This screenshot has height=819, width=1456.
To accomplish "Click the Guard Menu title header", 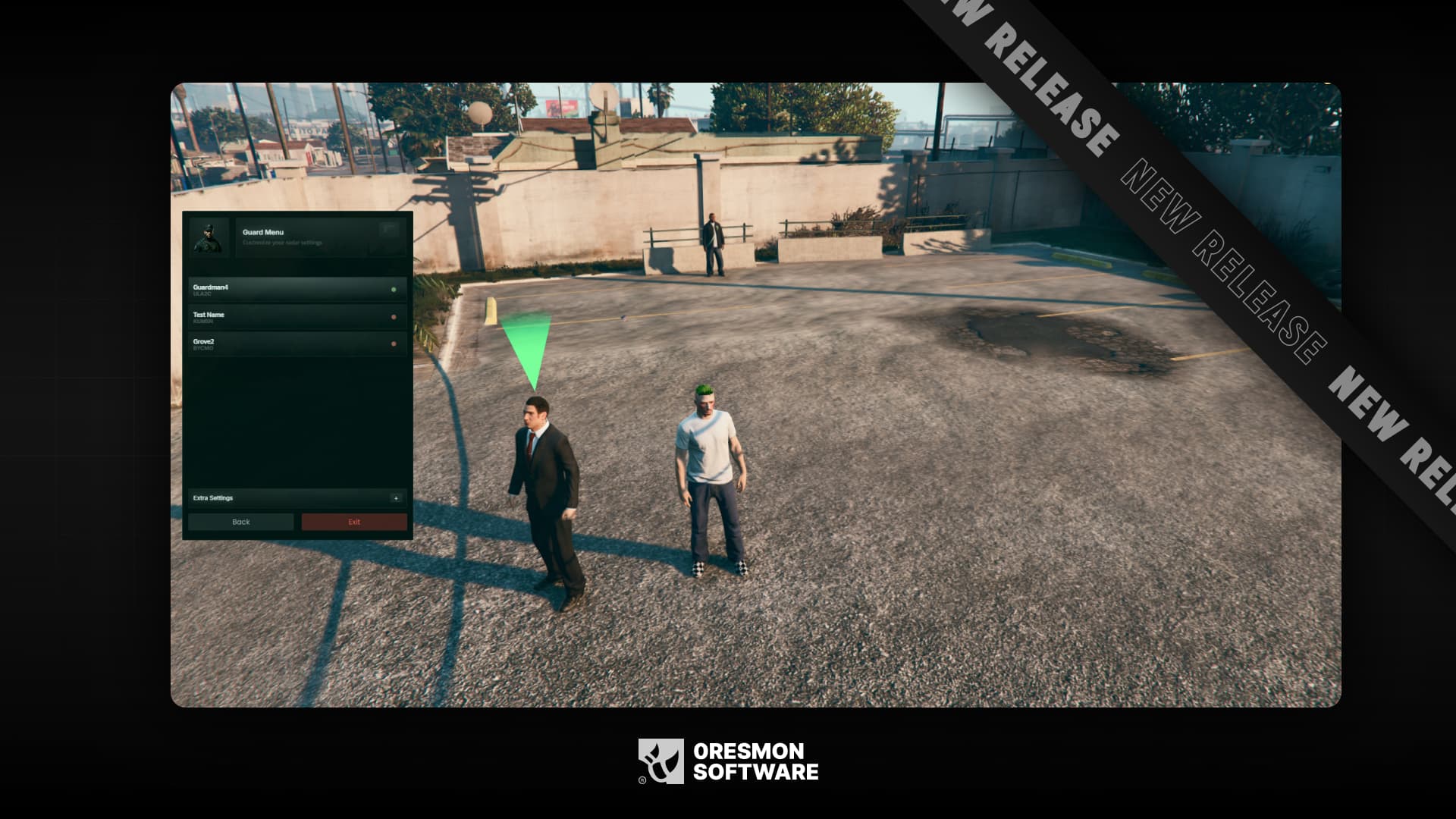I will click(x=263, y=233).
